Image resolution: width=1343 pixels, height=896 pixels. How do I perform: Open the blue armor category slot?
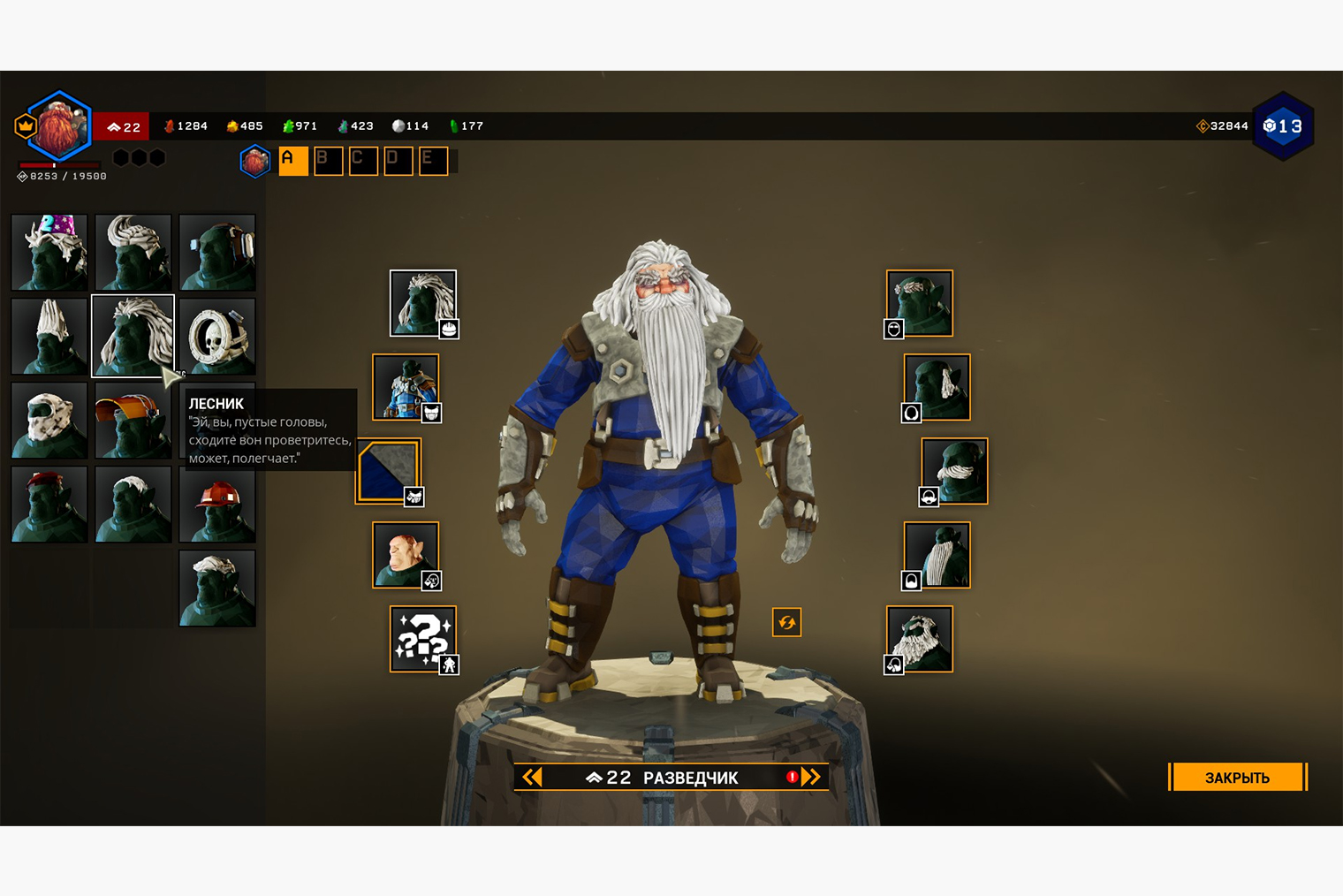click(406, 387)
